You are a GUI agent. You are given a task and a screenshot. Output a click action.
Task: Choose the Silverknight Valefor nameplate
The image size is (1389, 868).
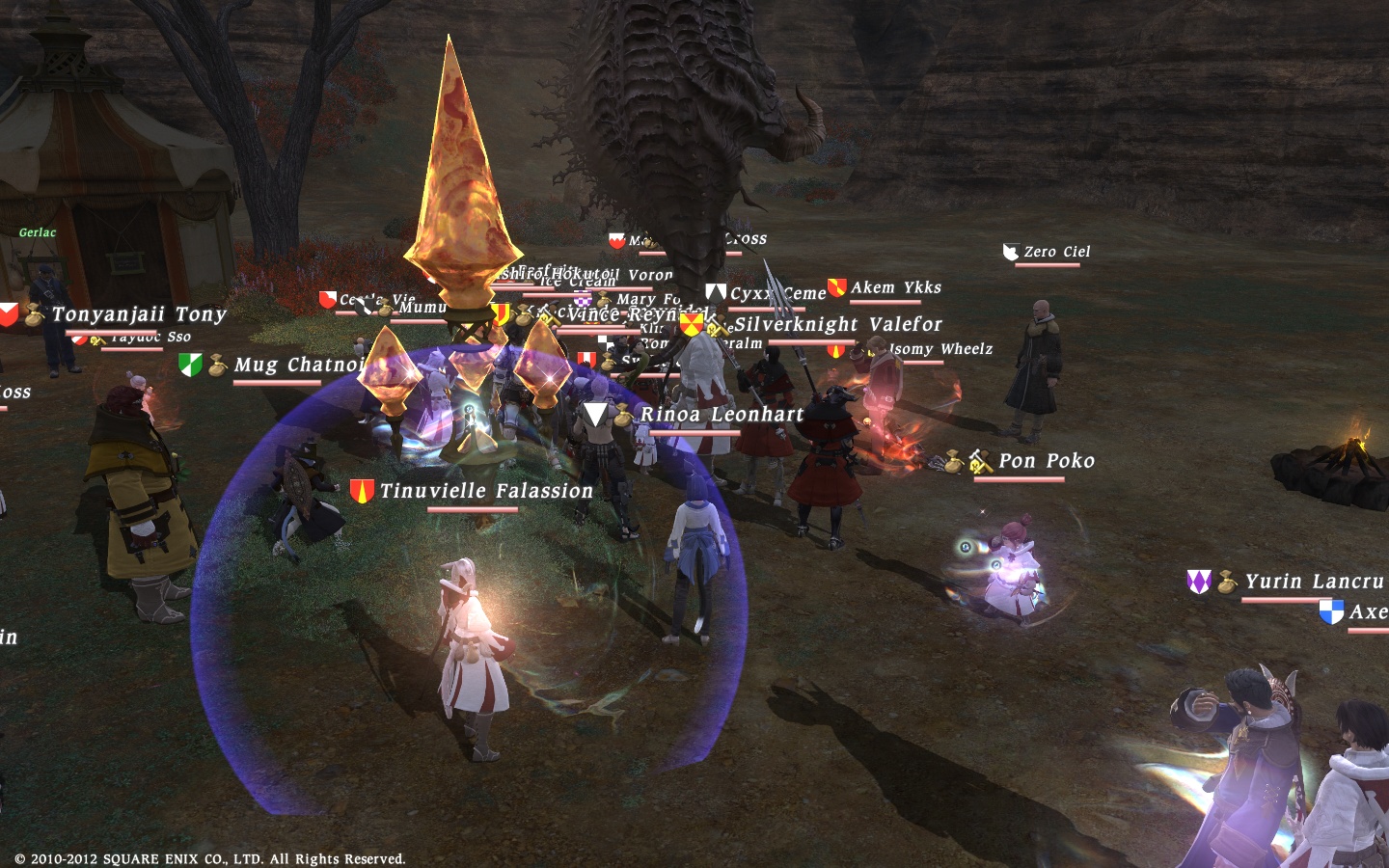(837, 325)
